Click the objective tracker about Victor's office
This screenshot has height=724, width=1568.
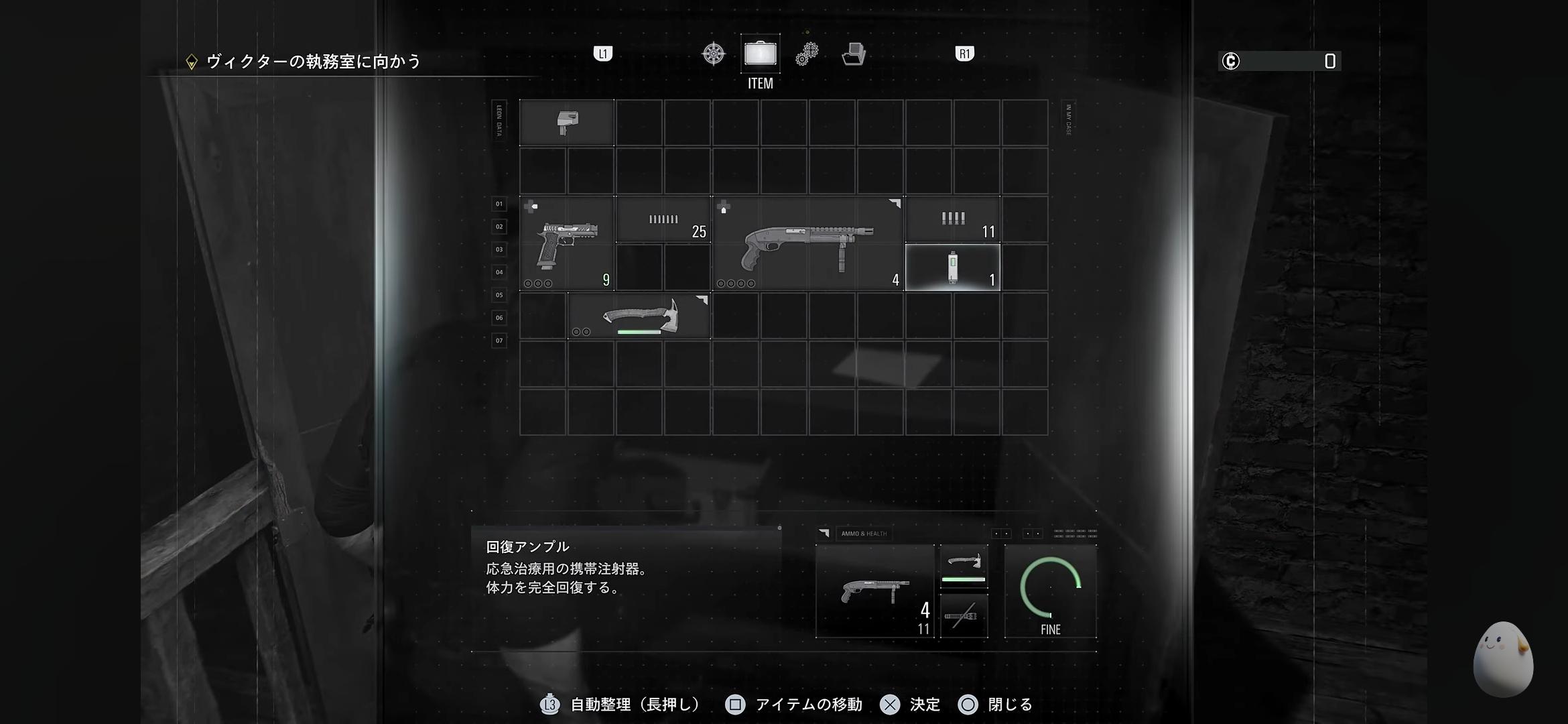[313, 62]
